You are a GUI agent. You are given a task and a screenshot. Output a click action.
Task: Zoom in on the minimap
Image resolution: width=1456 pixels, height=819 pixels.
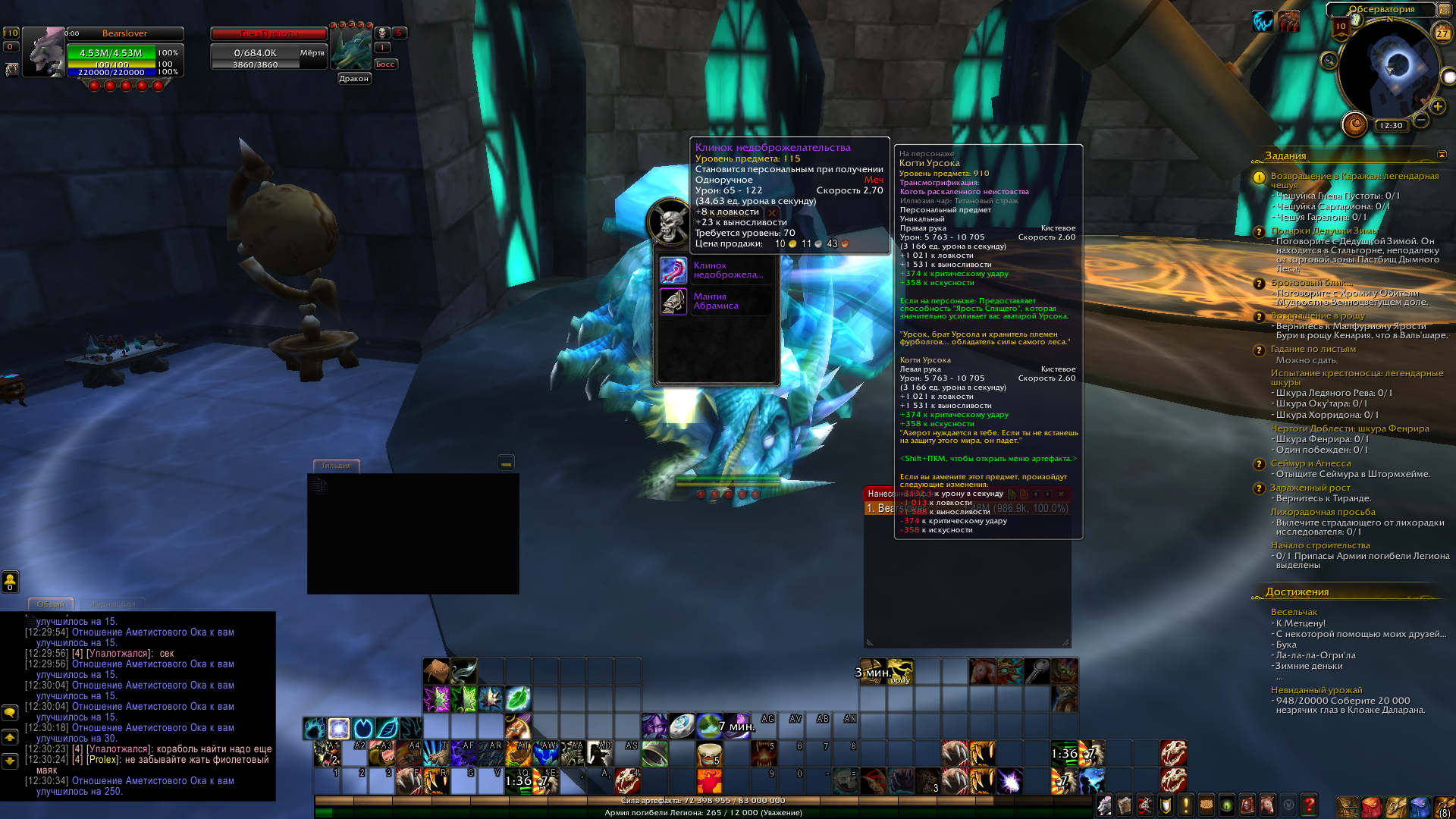1437,106
